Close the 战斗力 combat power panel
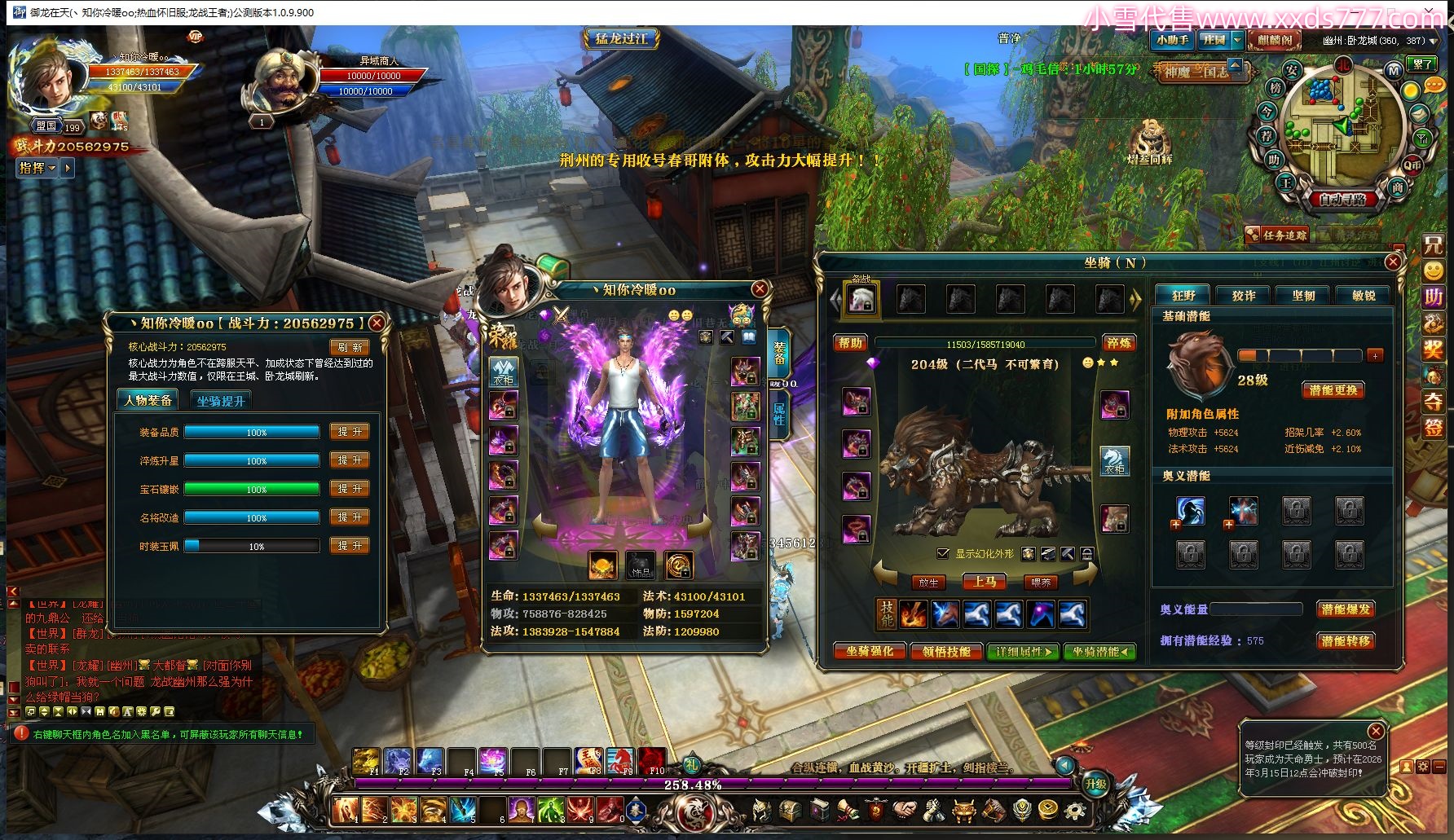Image resolution: width=1454 pixels, height=840 pixels. (377, 323)
